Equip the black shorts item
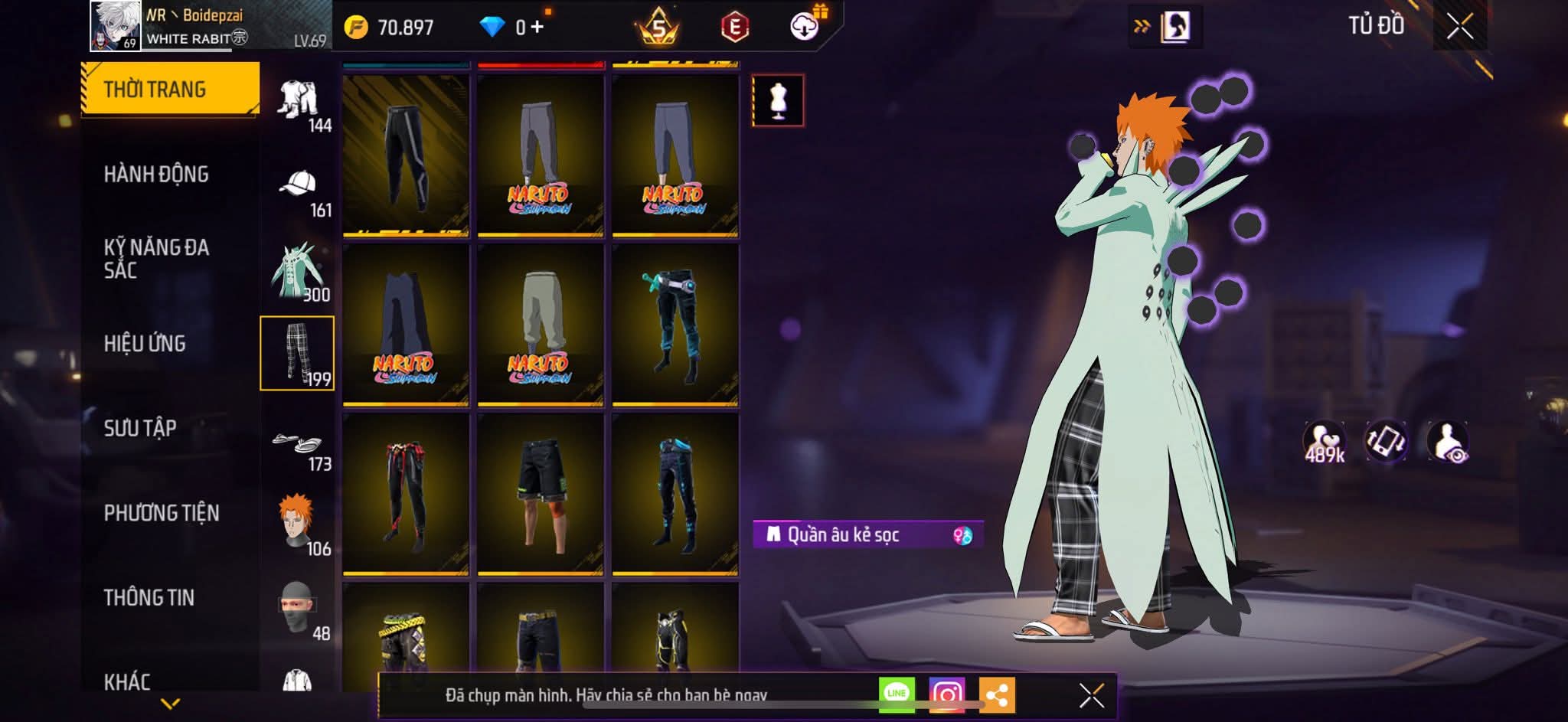This screenshot has width=1568, height=722. pos(541,493)
